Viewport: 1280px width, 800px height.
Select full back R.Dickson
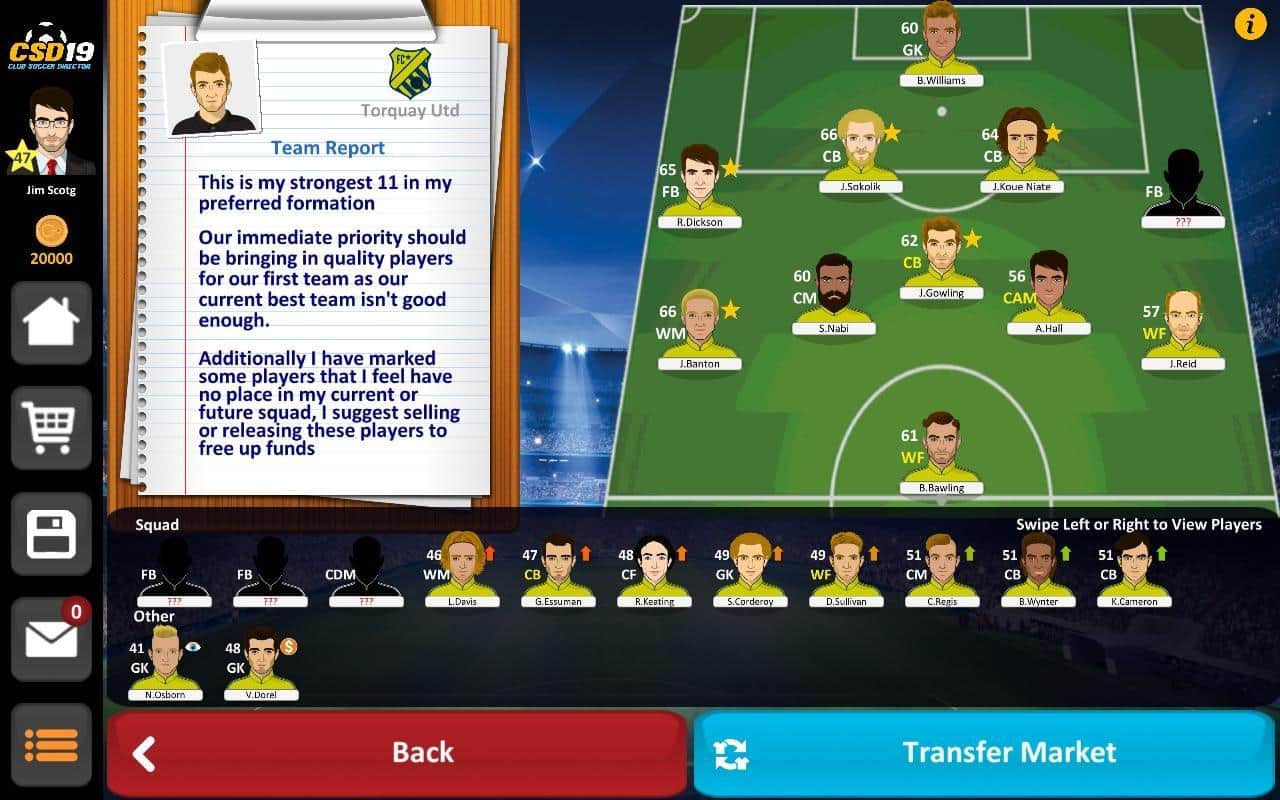(x=699, y=187)
